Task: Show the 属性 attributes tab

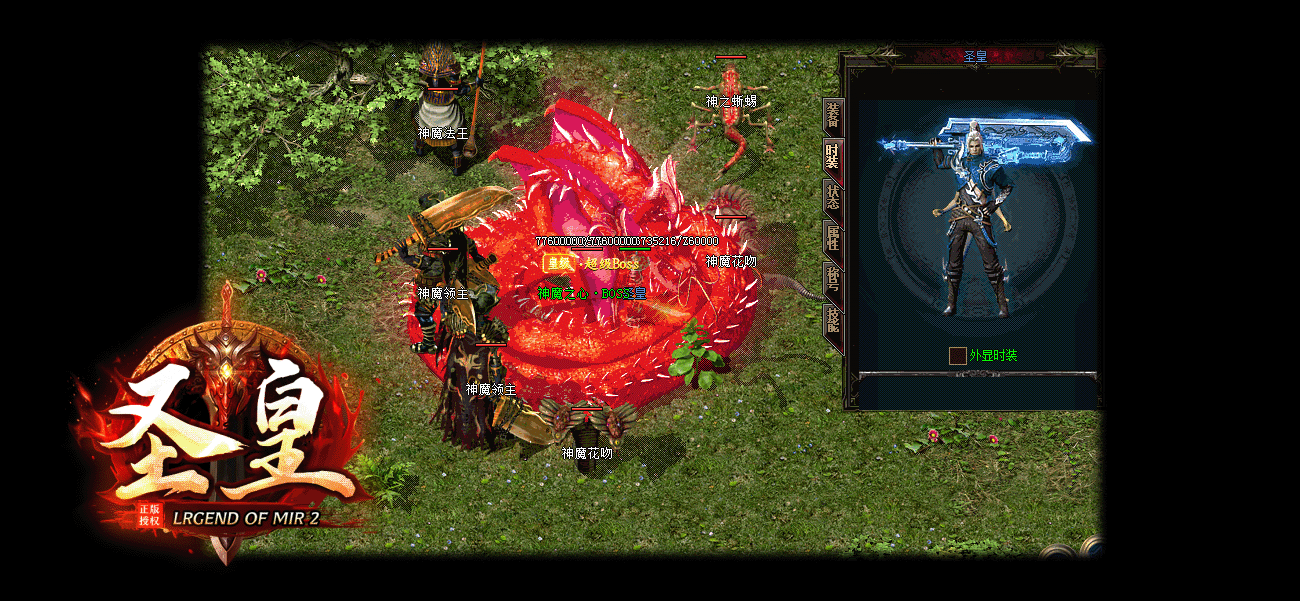Action: (832, 238)
